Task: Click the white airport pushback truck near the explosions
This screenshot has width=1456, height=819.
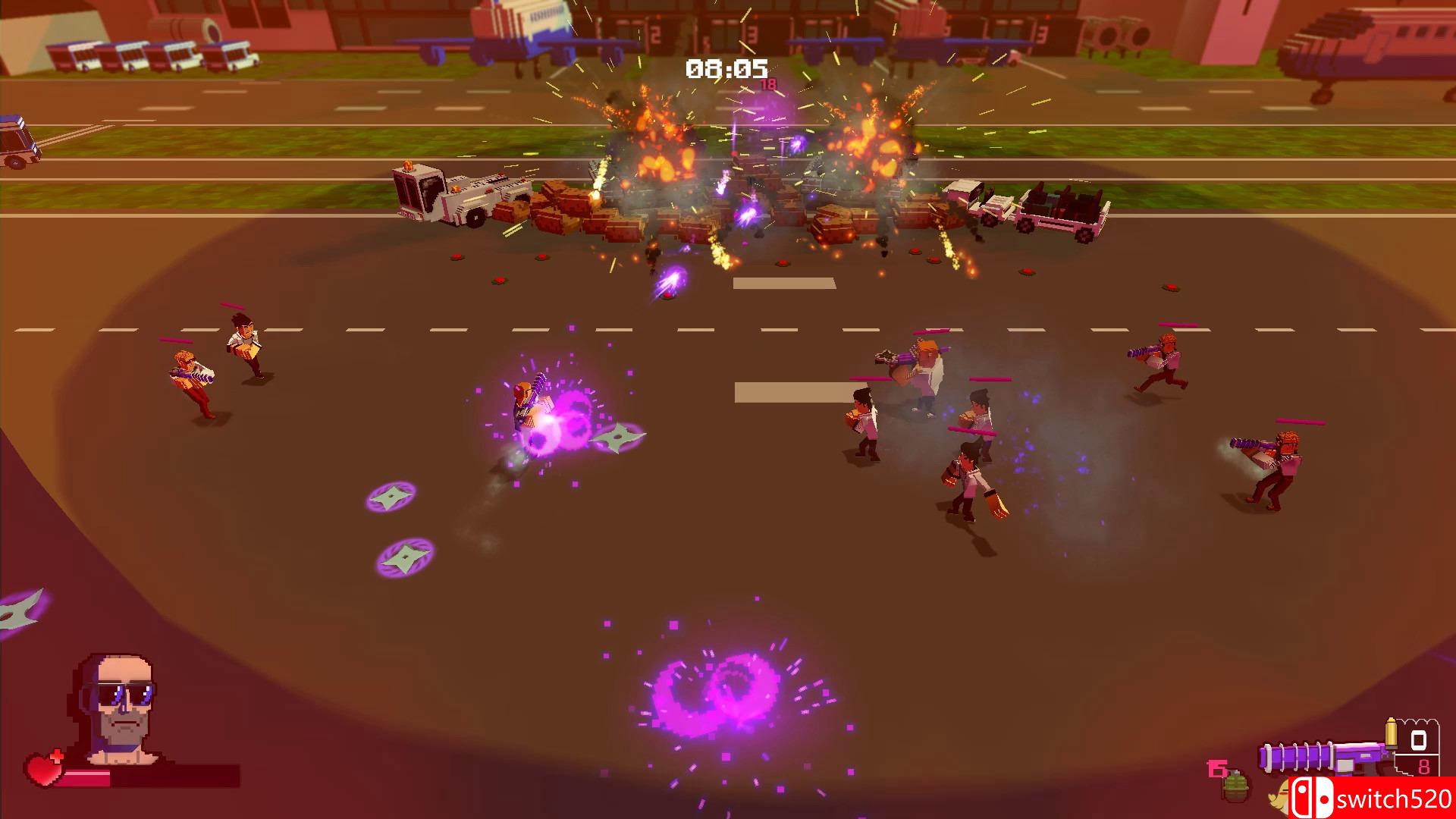Action: [440, 193]
